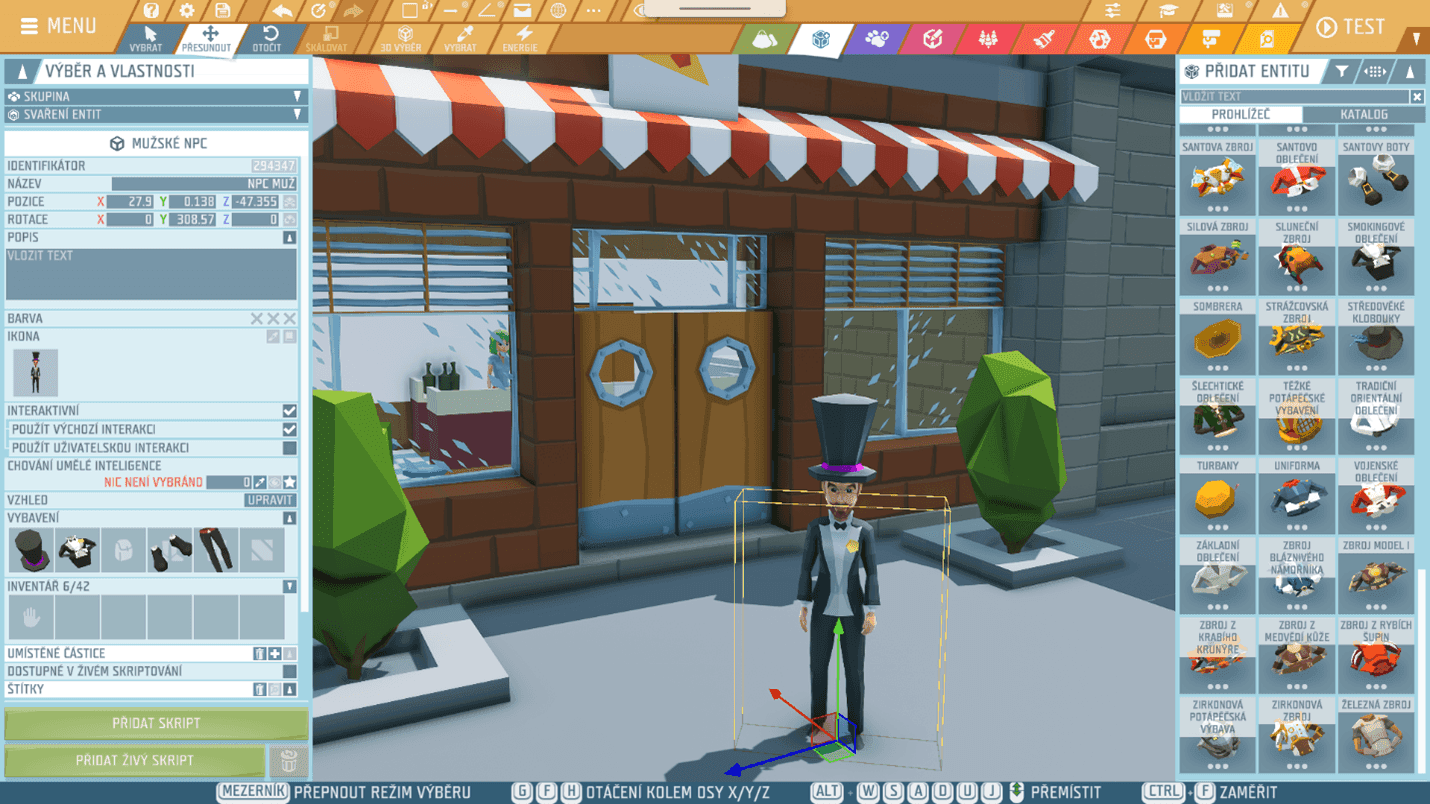Uncheck Použít výchozí interakci
The image size is (1430, 804).
(x=292, y=430)
